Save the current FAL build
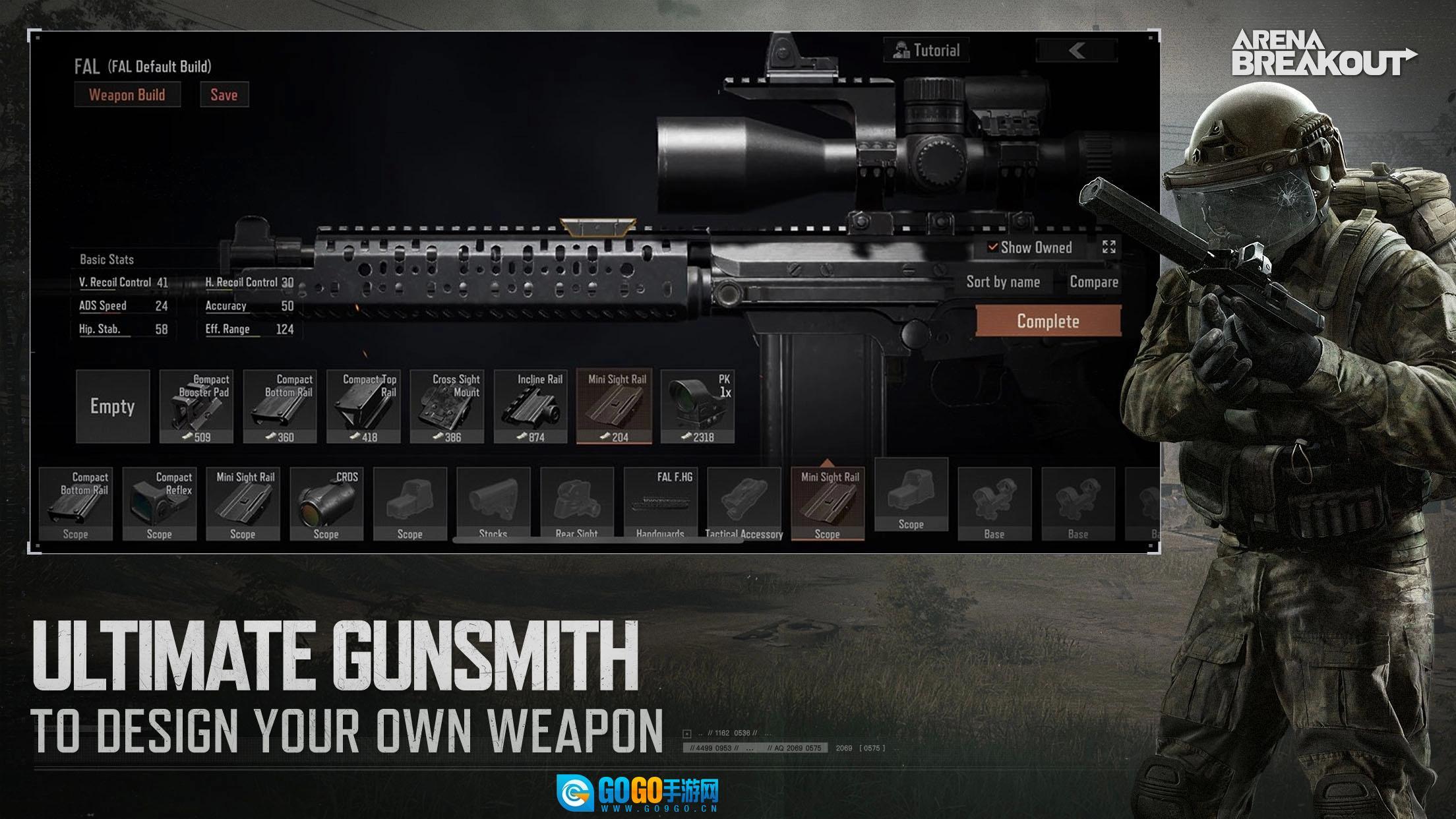 (x=224, y=95)
